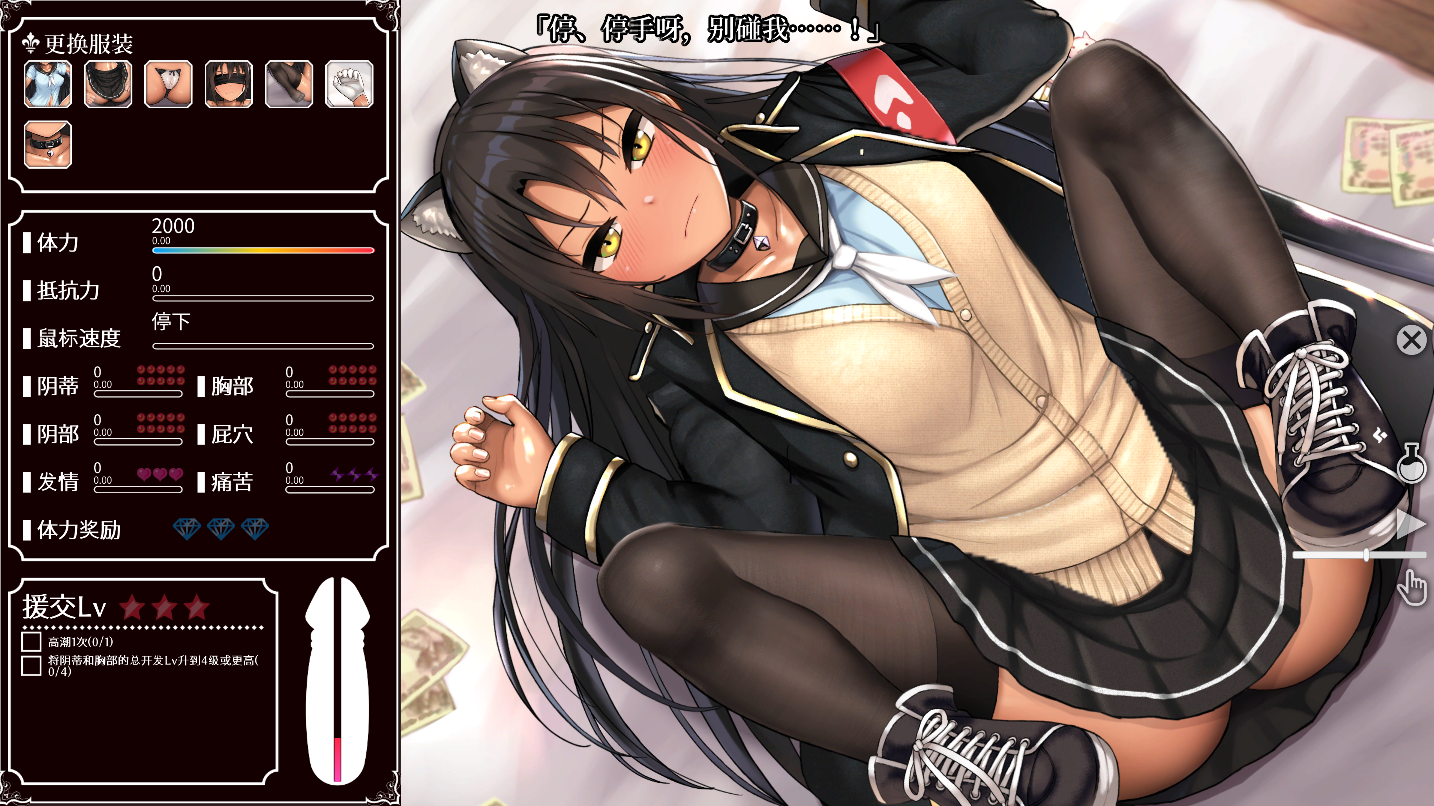1434x806 pixels.
Task: Click the X button on the right edge
Action: pyautogui.click(x=1409, y=339)
